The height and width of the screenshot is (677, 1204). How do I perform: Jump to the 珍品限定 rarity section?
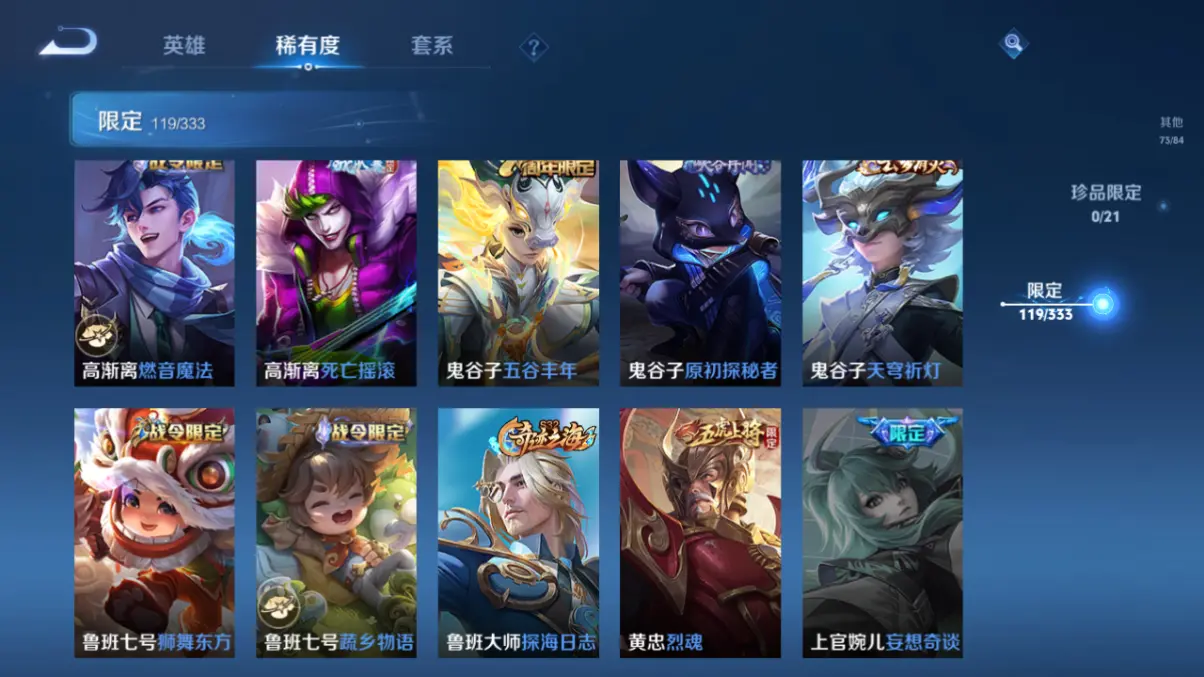pyautogui.click(x=1105, y=202)
